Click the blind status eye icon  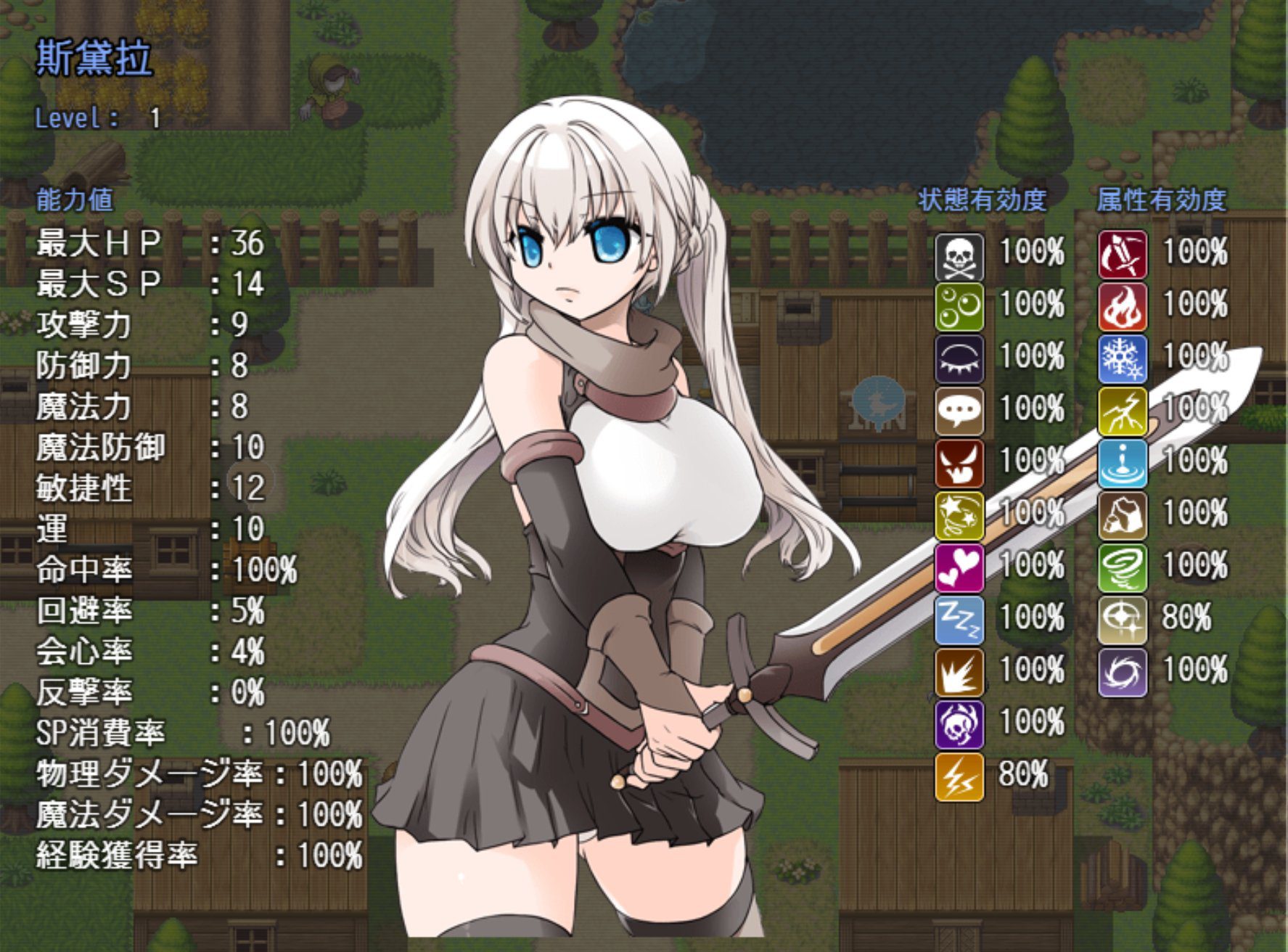[x=959, y=359]
